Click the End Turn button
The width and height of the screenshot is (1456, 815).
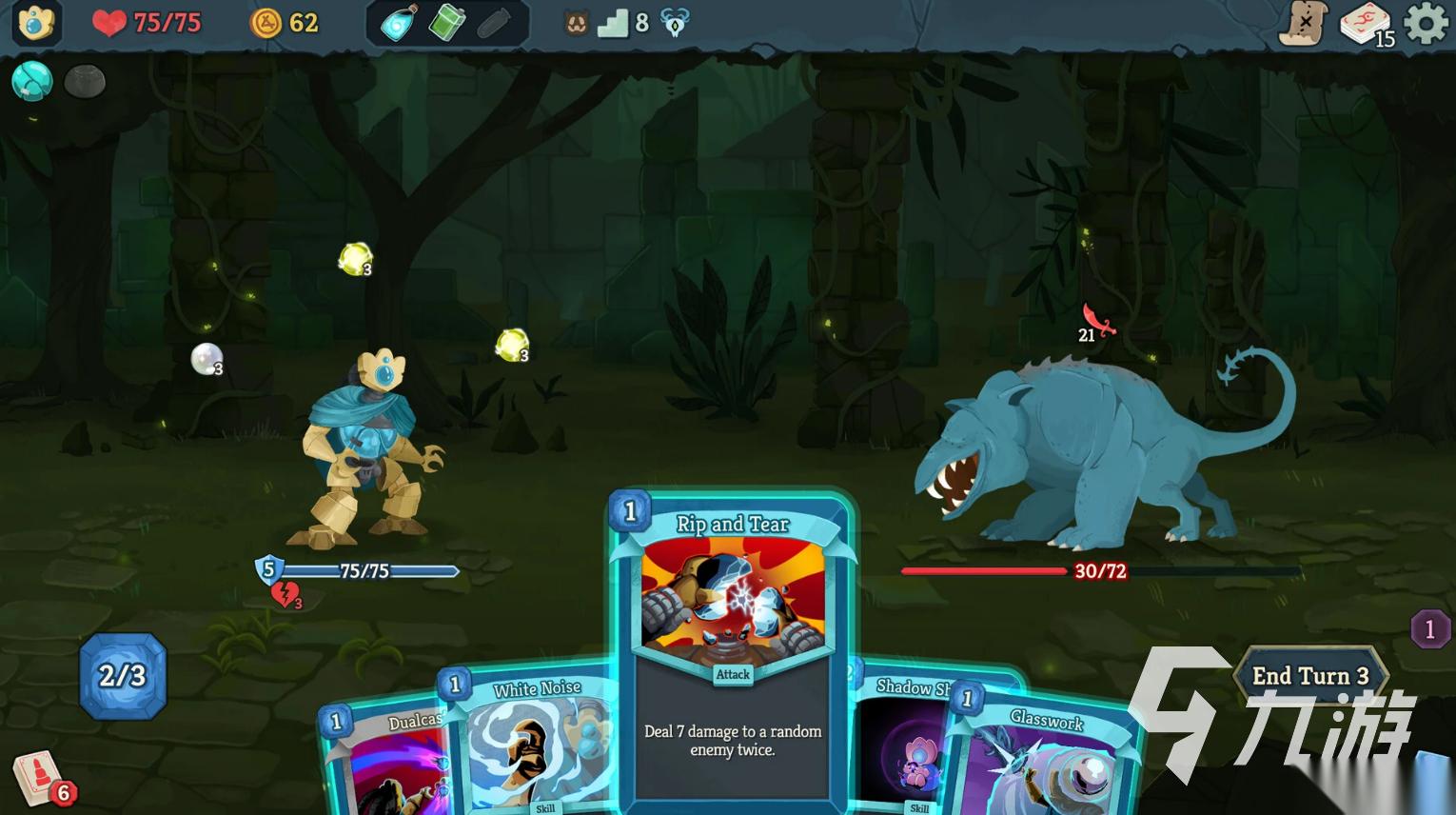coord(1309,676)
